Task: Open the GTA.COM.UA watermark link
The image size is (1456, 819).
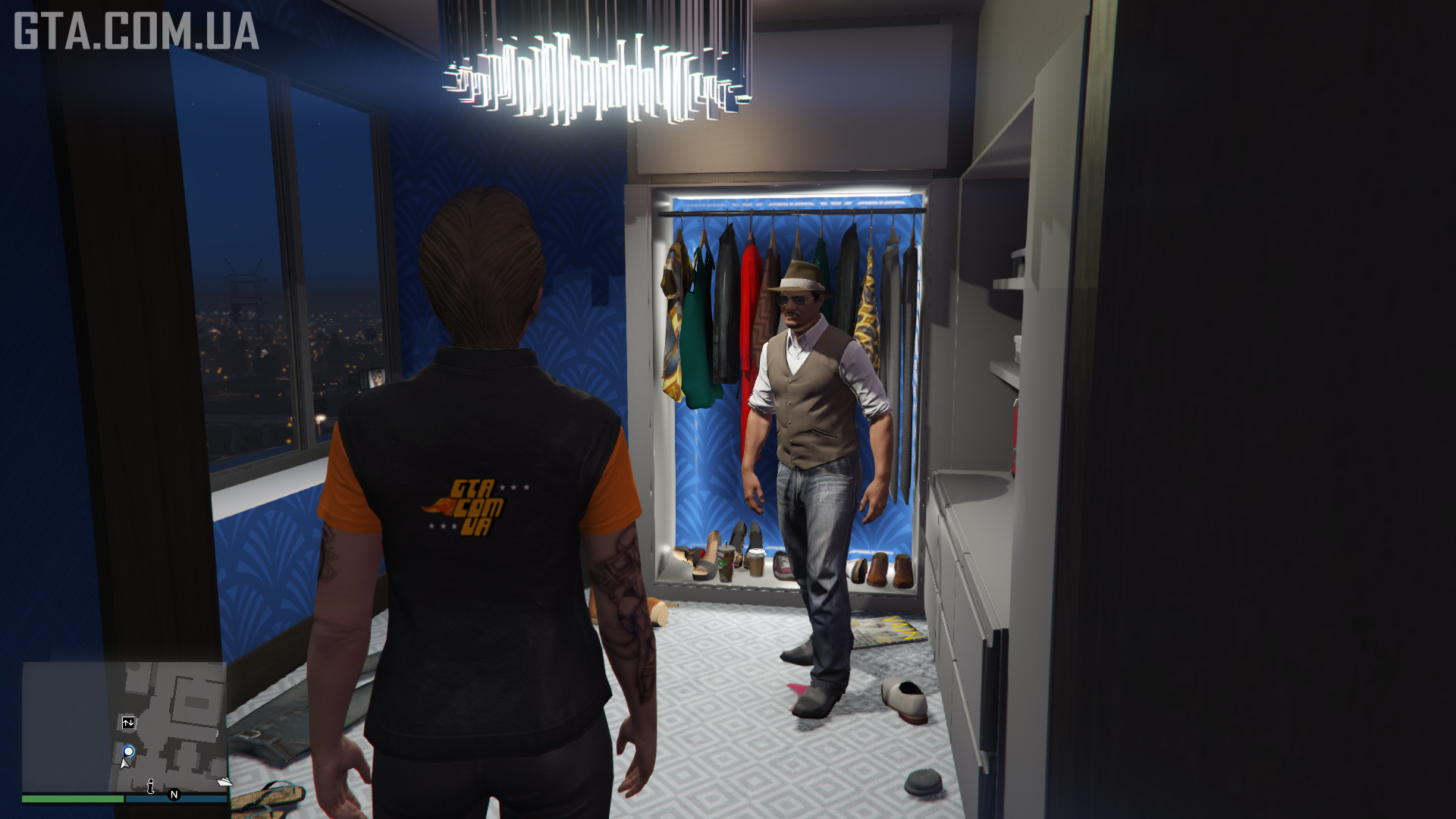Action: [x=136, y=30]
